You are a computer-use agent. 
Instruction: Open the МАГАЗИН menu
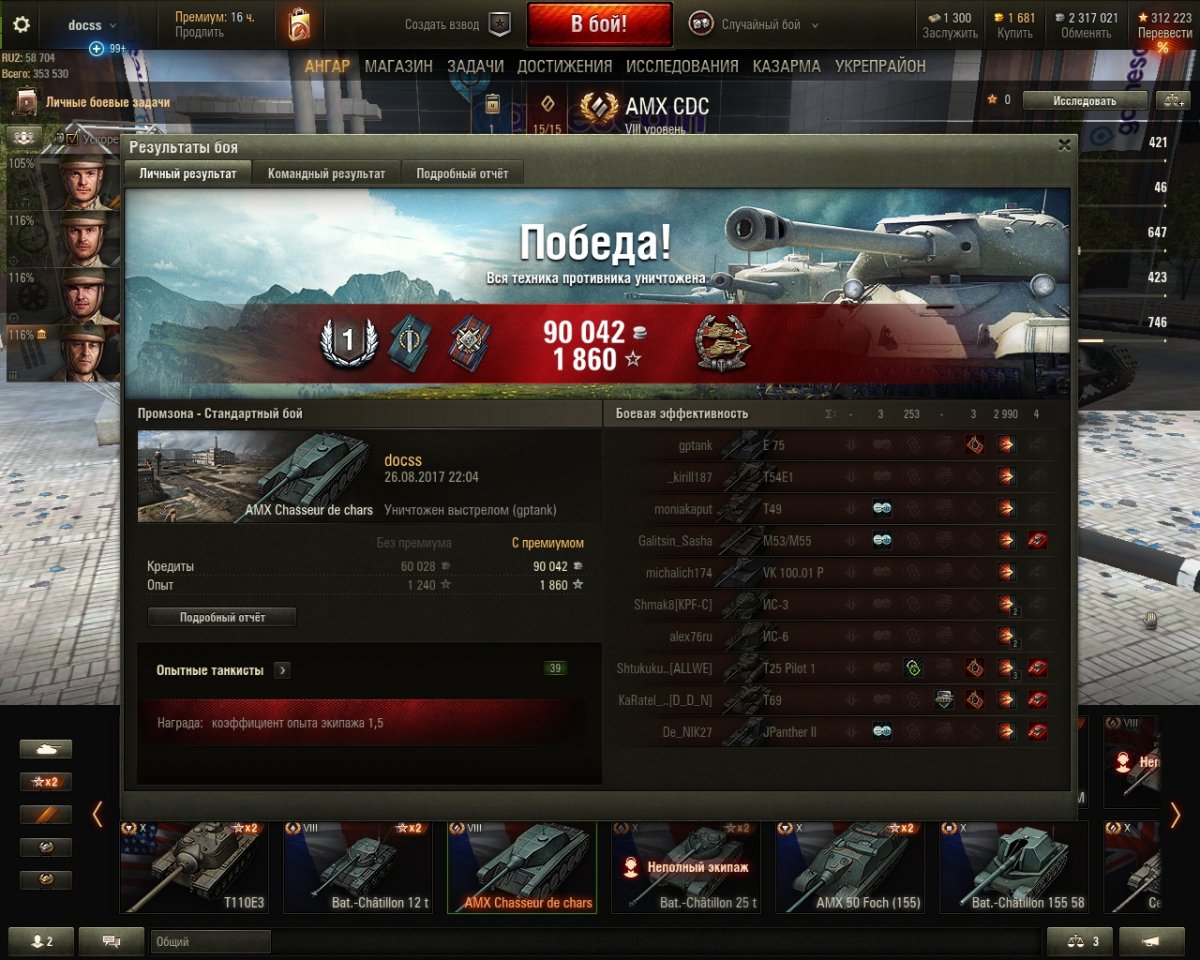398,66
